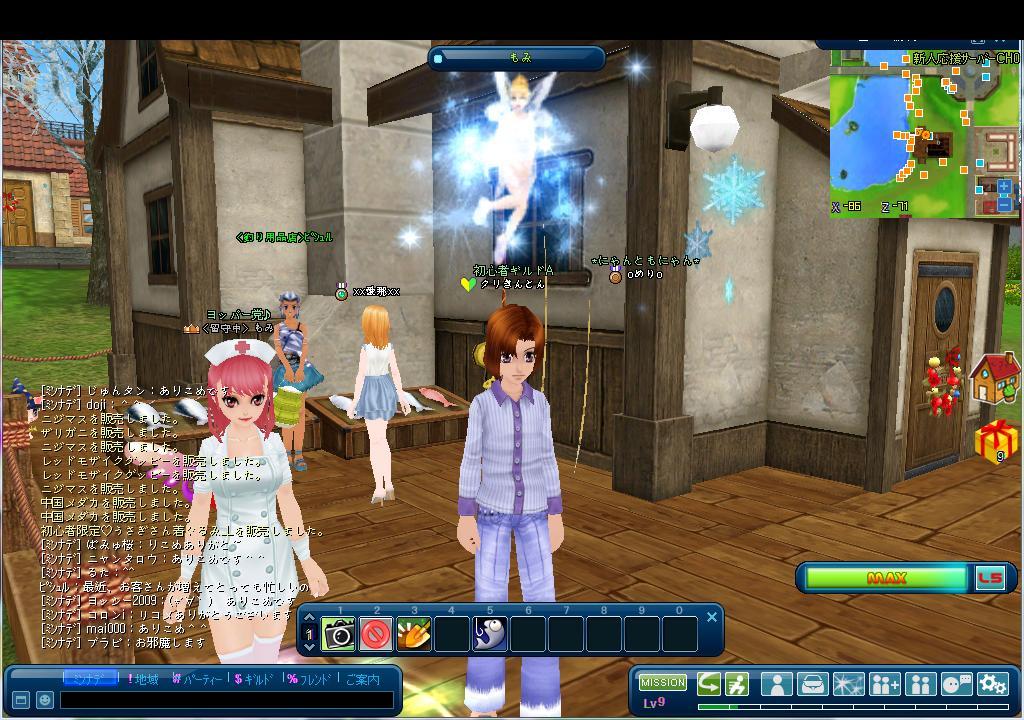Screen dimensions: 1024x720
Task: Open the face with speech bubble icon
Action: click(x=956, y=684)
